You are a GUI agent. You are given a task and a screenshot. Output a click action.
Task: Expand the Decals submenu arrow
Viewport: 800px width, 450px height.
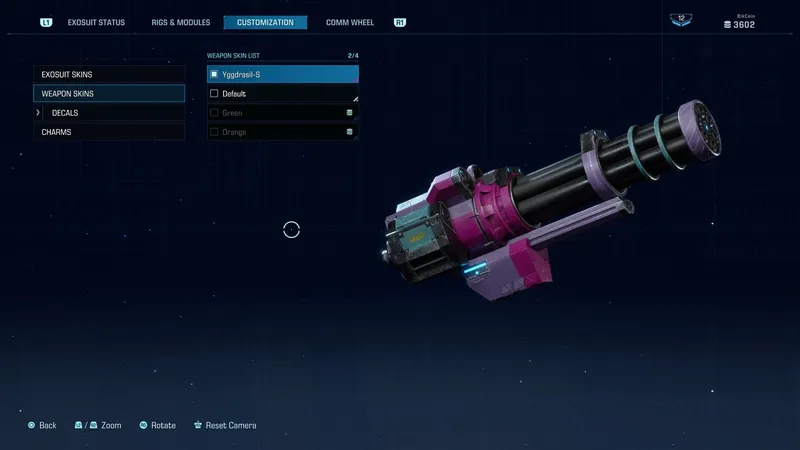pyautogui.click(x=38, y=113)
